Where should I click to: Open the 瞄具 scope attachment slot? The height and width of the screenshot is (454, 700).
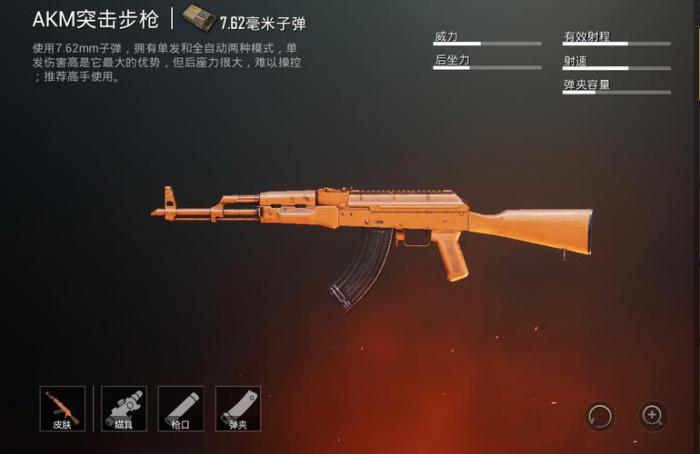(x=124, y=408)
